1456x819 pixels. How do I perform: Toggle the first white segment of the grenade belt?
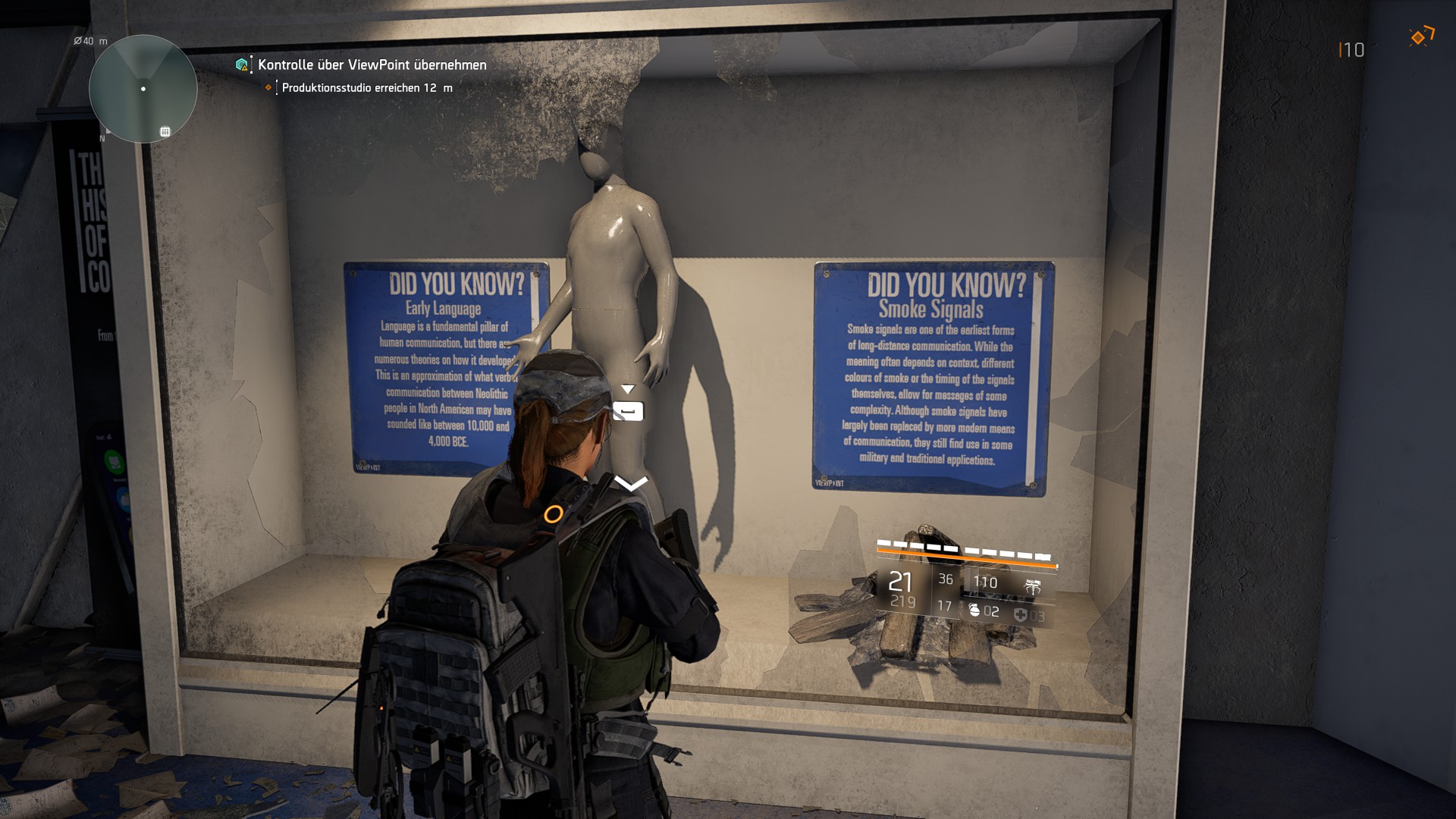883,543
